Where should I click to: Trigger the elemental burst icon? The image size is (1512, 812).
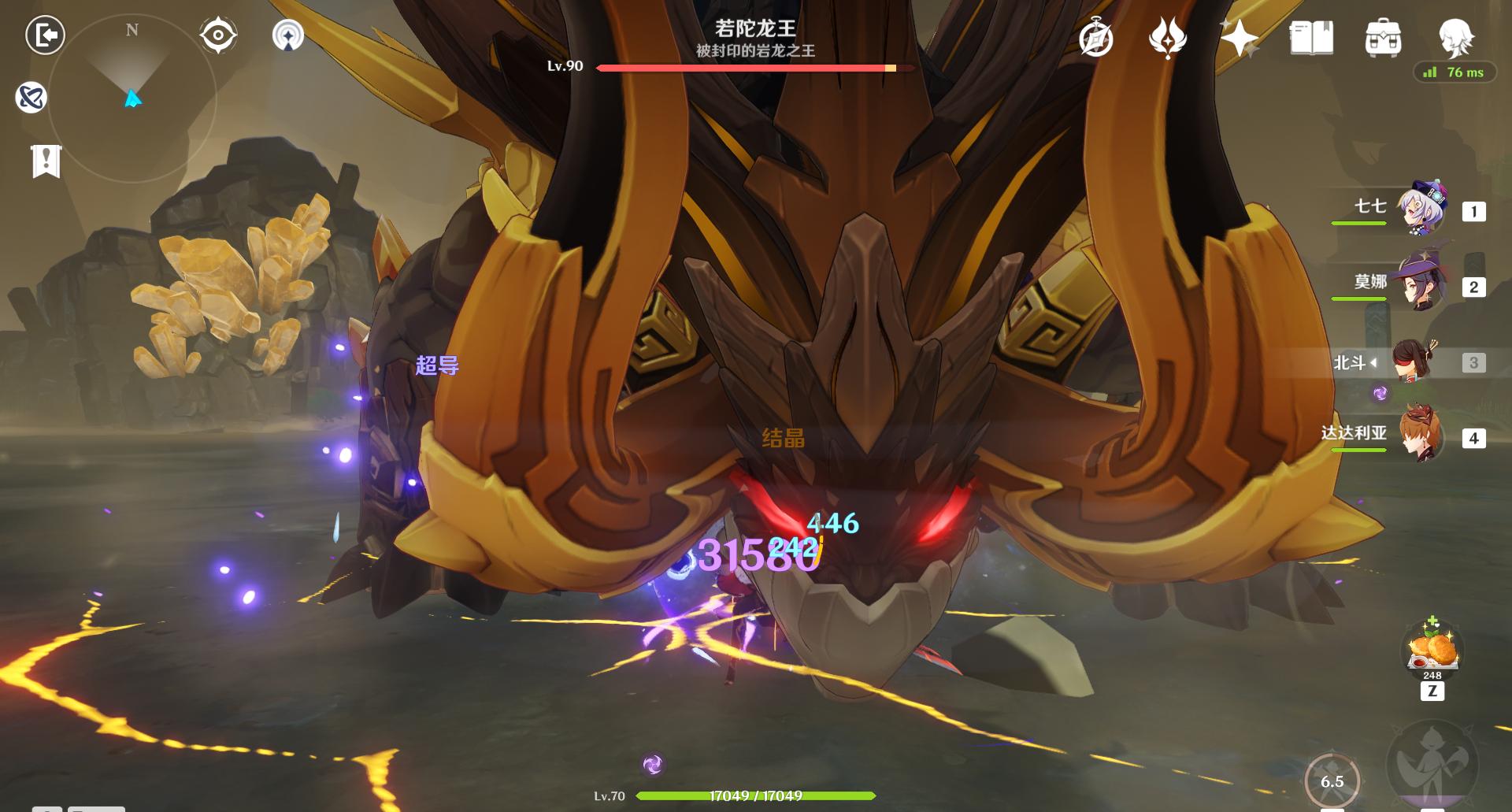tap(1432, 764)
